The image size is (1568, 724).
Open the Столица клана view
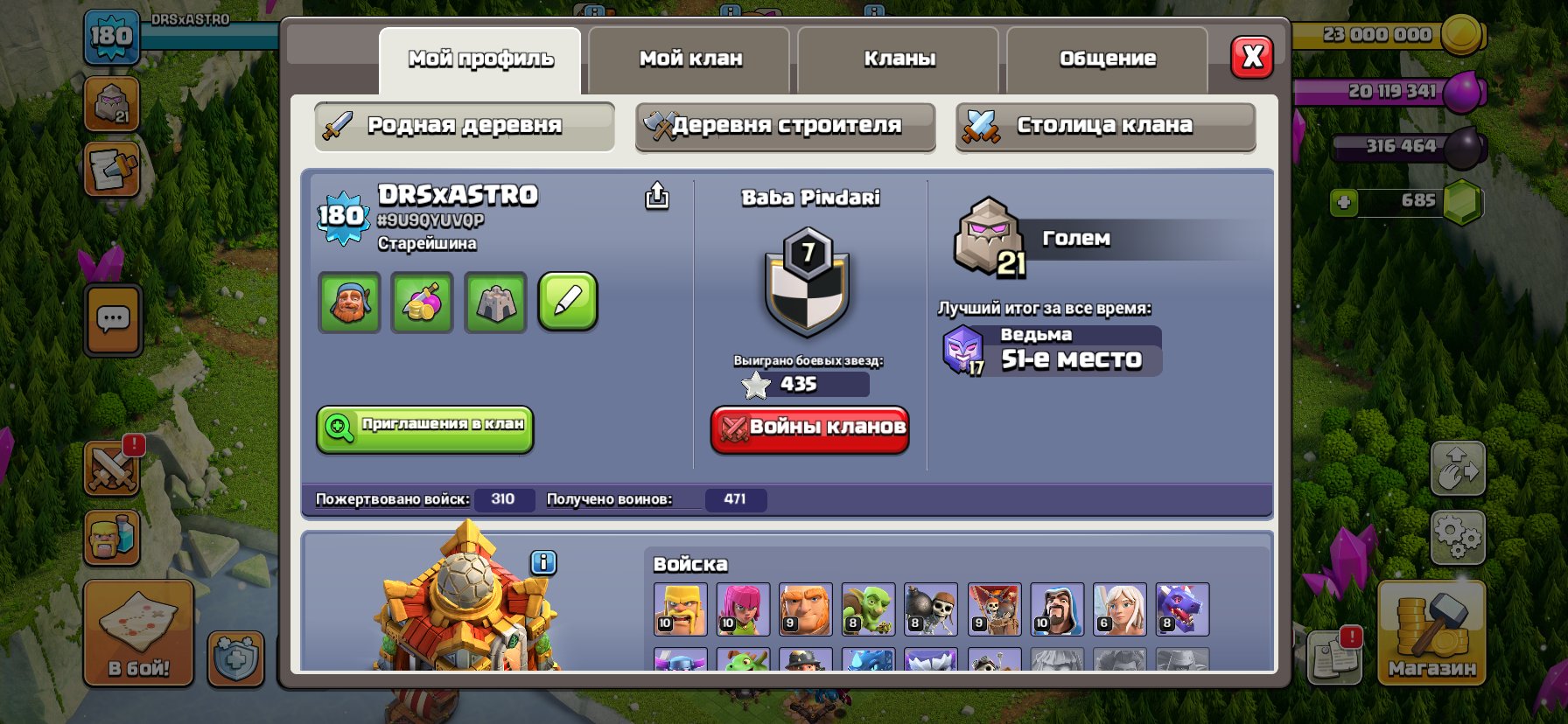[1104, 125]
